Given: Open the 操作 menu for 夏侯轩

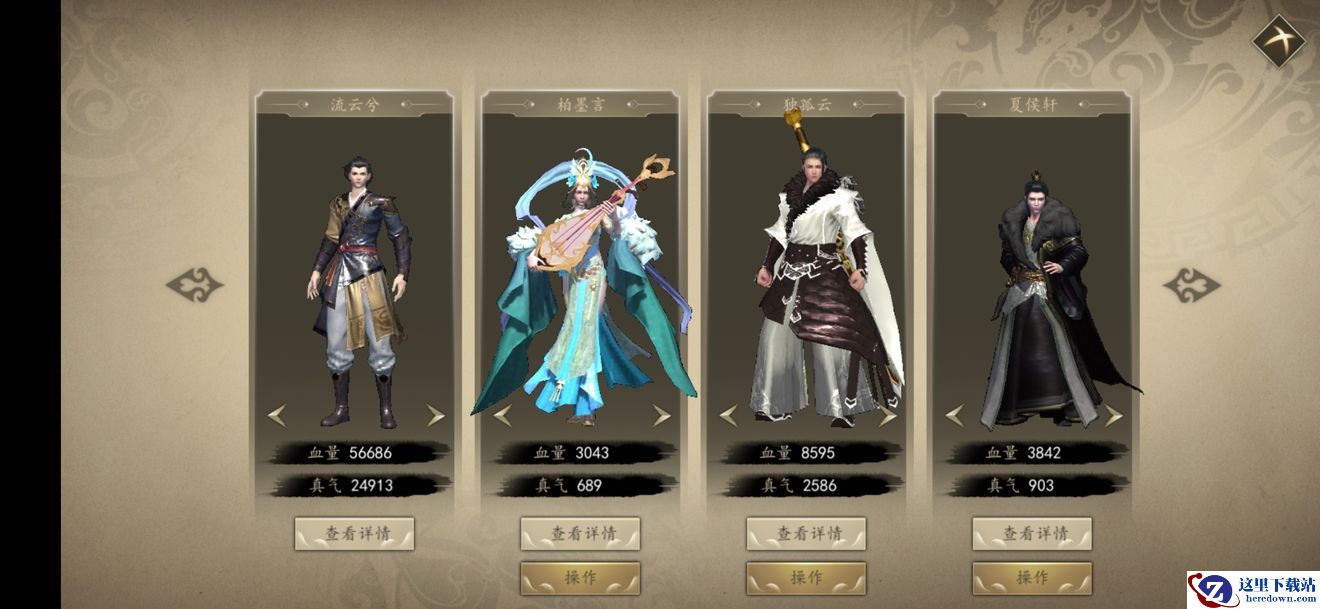Looking at the screenshot, I should coord(1032,577).
